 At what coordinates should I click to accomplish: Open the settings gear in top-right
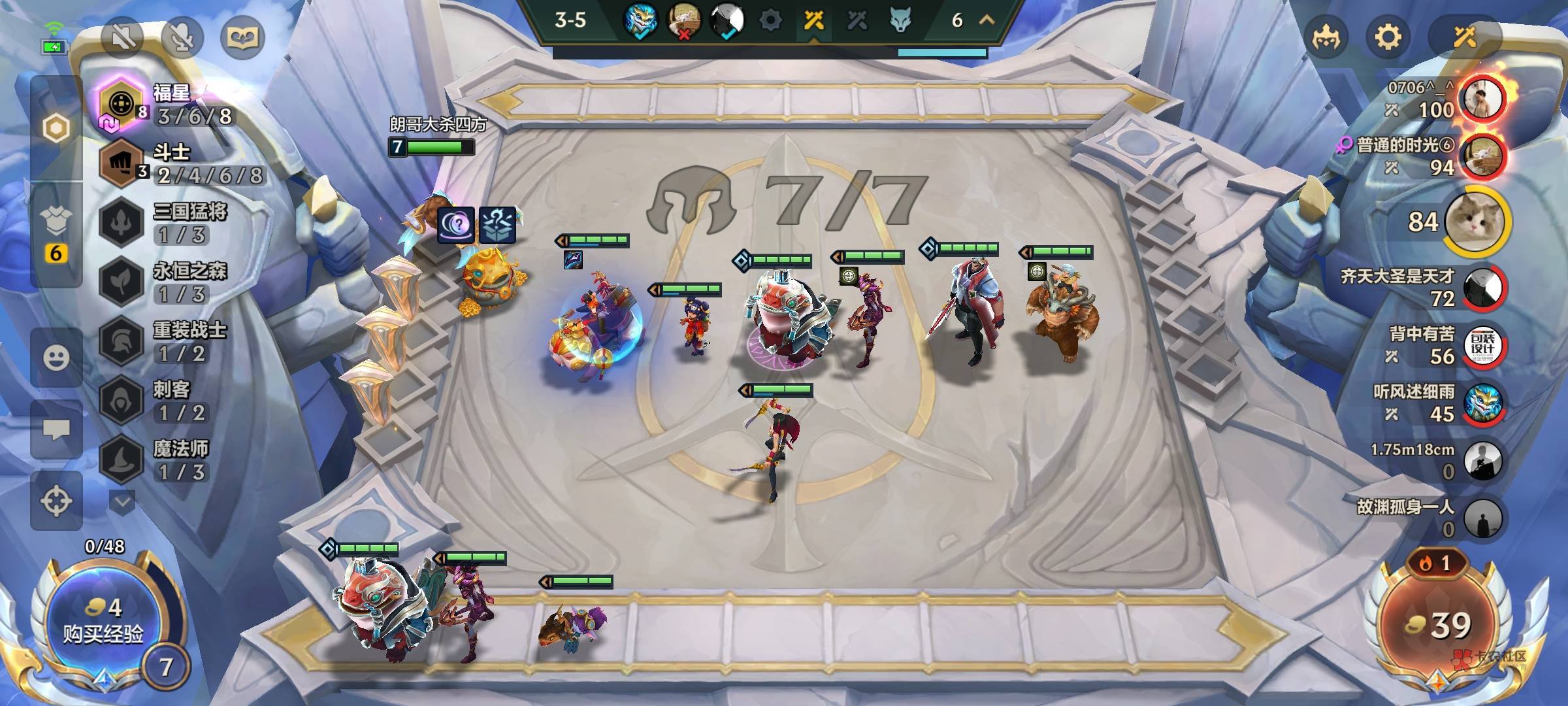point(1388,37)
